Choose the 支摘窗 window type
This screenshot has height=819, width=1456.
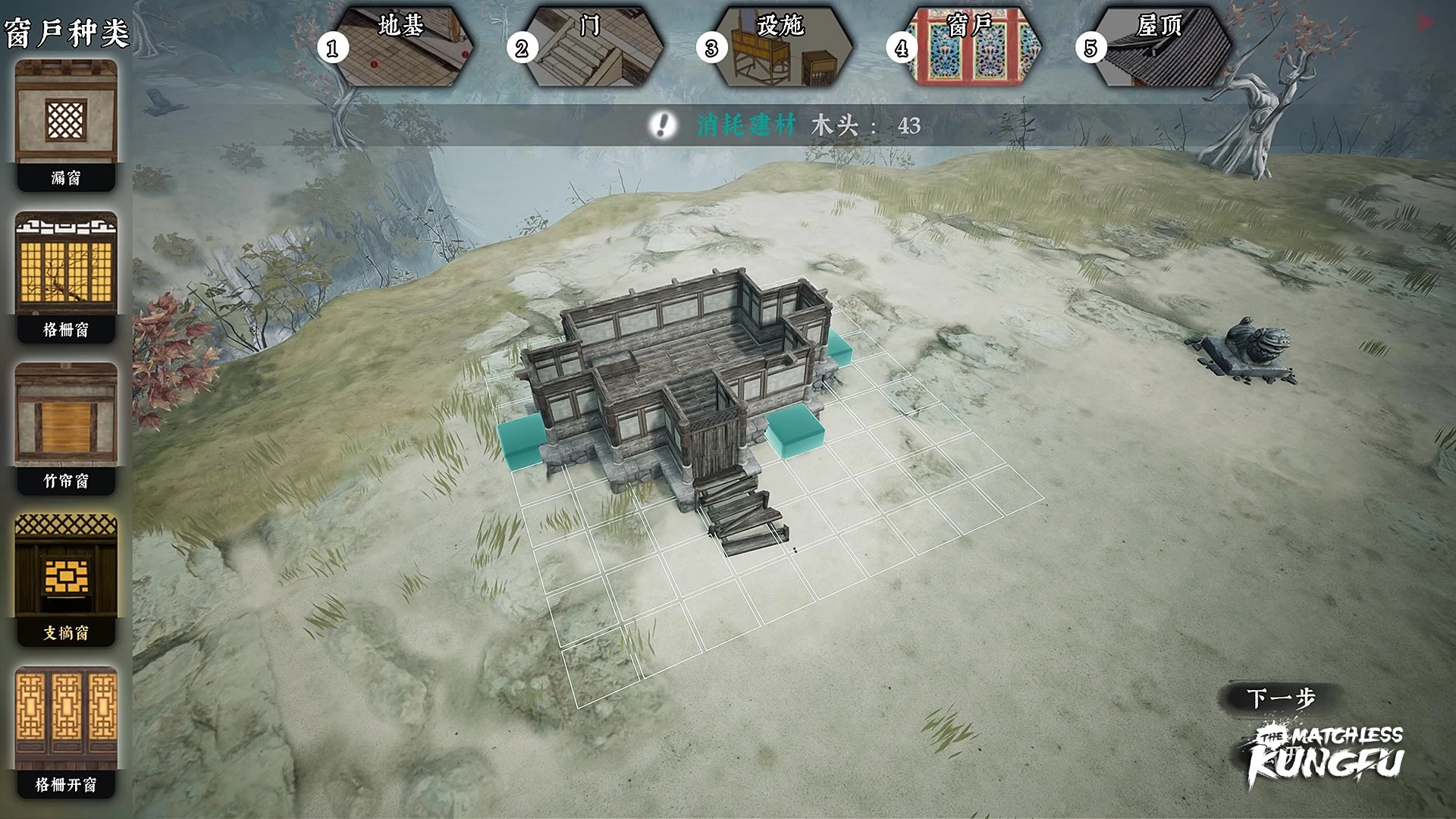(x=66, y=579)
